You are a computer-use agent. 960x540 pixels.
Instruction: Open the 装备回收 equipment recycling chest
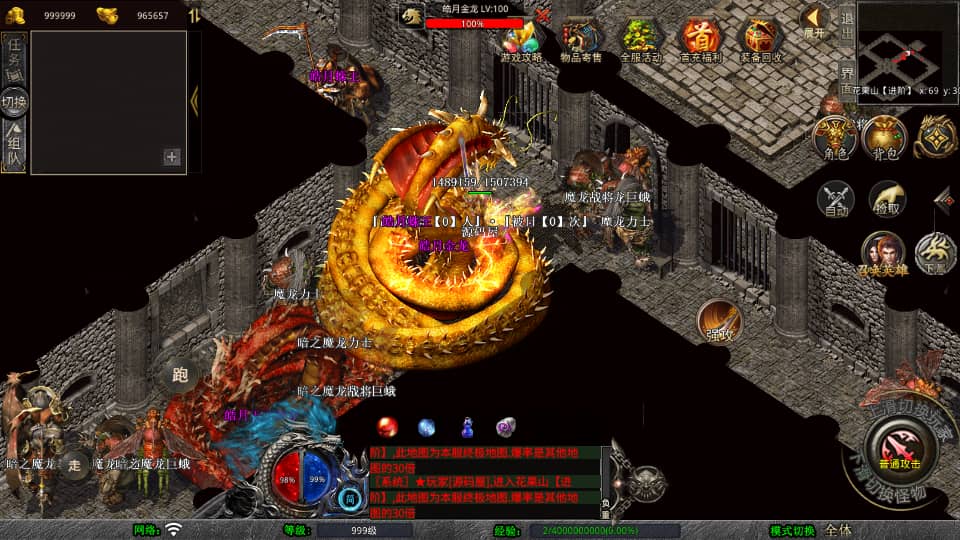click(x=761, y=41)
